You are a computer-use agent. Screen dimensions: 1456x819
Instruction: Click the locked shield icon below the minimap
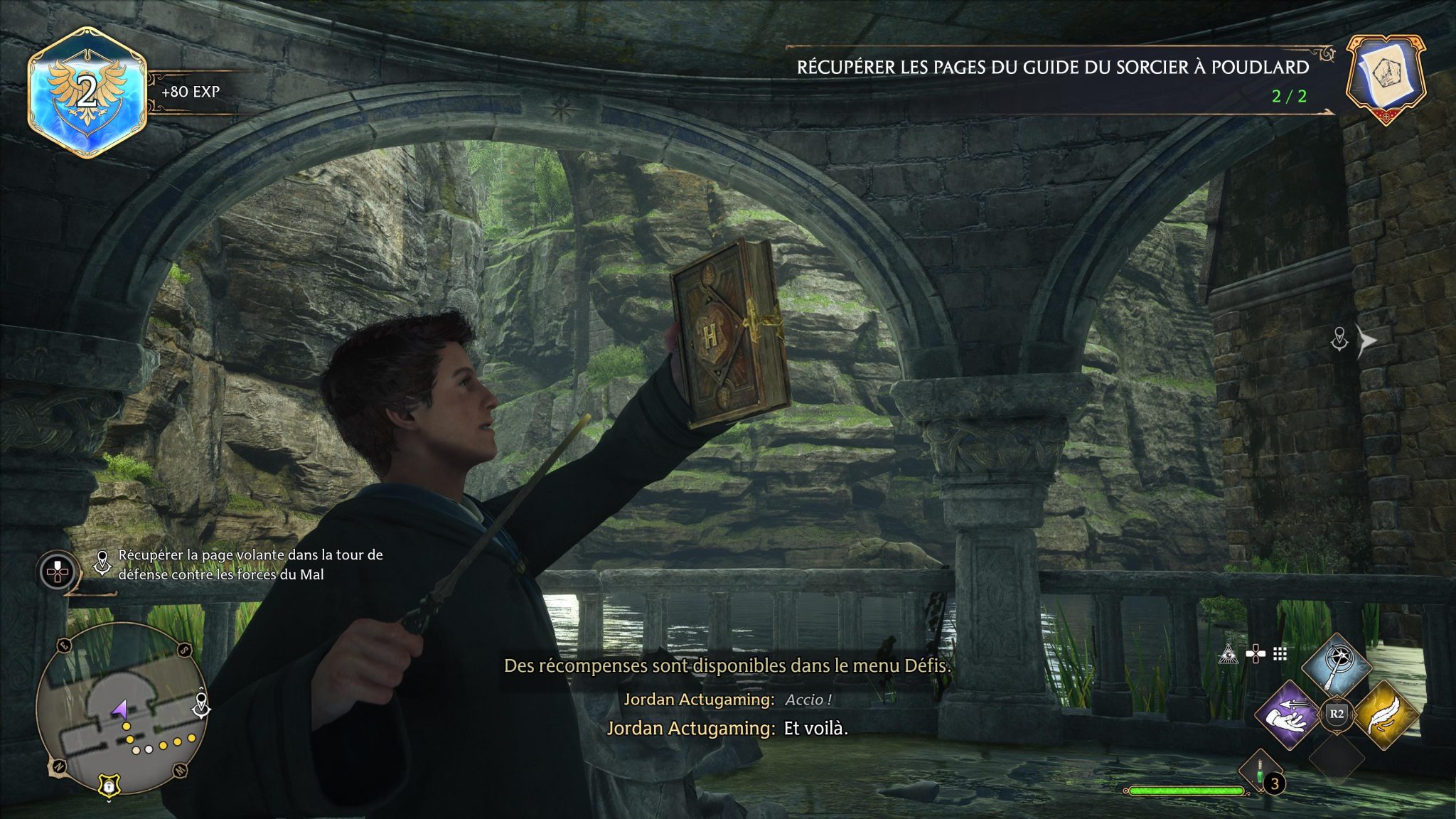[x=109, y=786]
